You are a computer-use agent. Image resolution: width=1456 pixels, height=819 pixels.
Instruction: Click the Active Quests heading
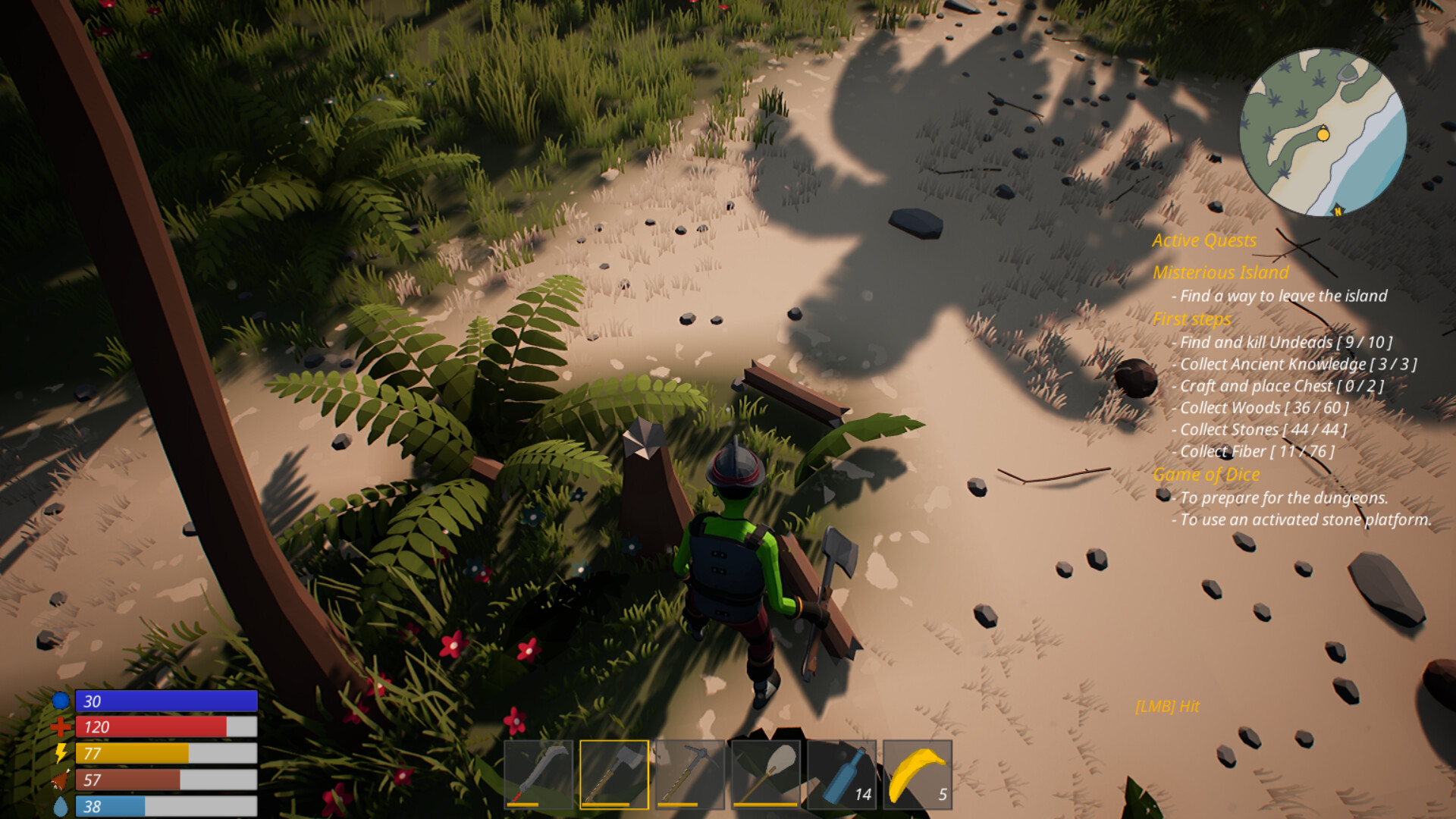click(1203, 240)
